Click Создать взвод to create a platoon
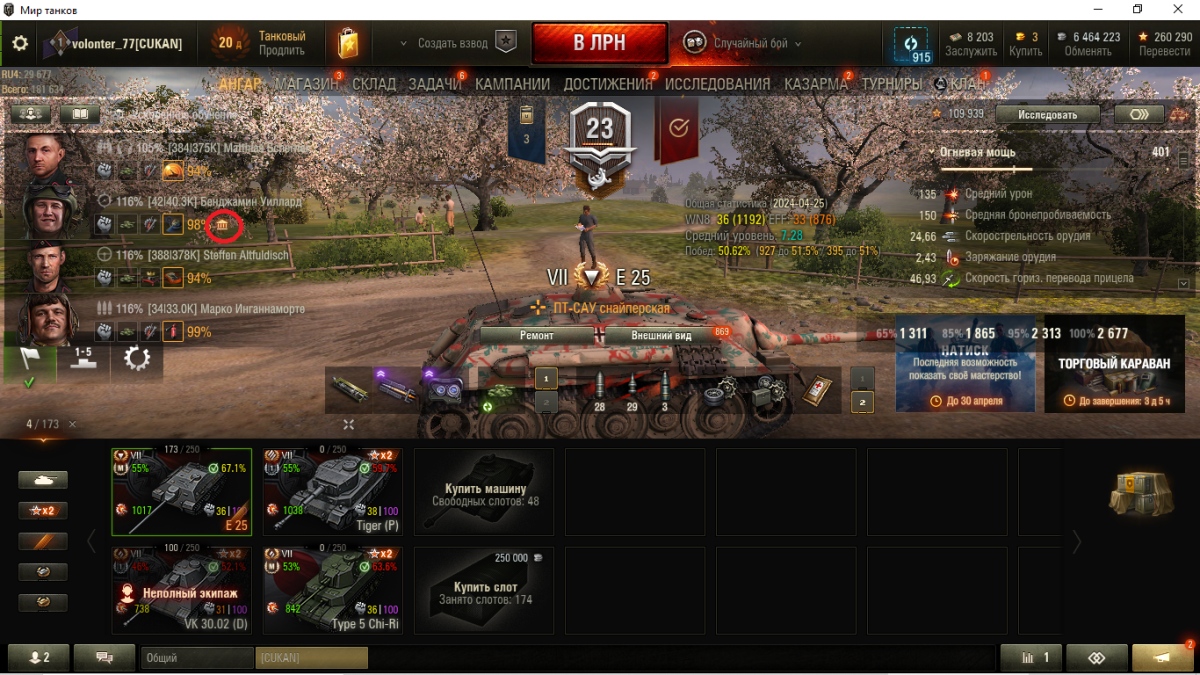This screenshot has height=675, width=1200. click(452, 44)
